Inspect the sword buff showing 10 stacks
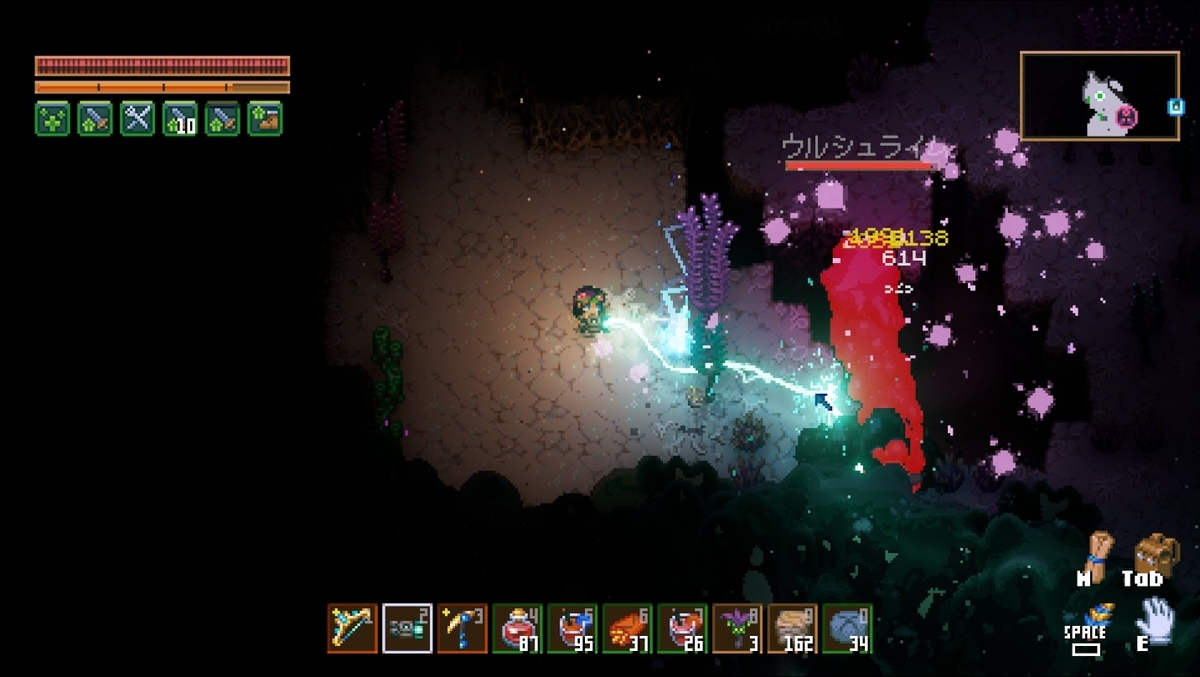Screen dimensions: 1200x677 tap(180, 119)
